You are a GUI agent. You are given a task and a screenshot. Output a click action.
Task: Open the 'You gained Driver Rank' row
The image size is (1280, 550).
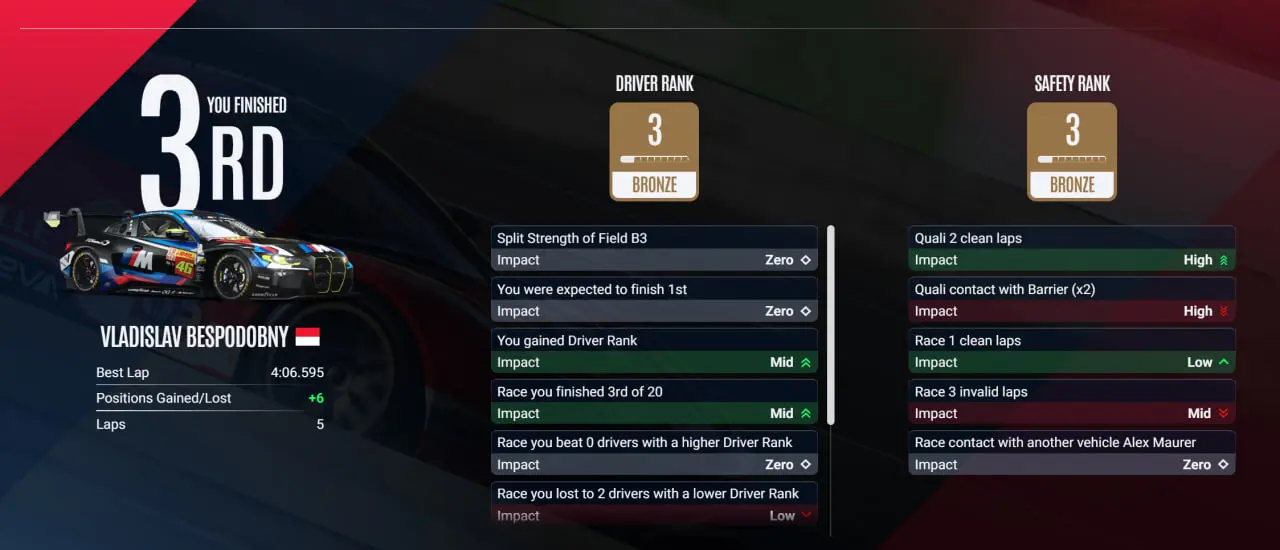[654, 350]
